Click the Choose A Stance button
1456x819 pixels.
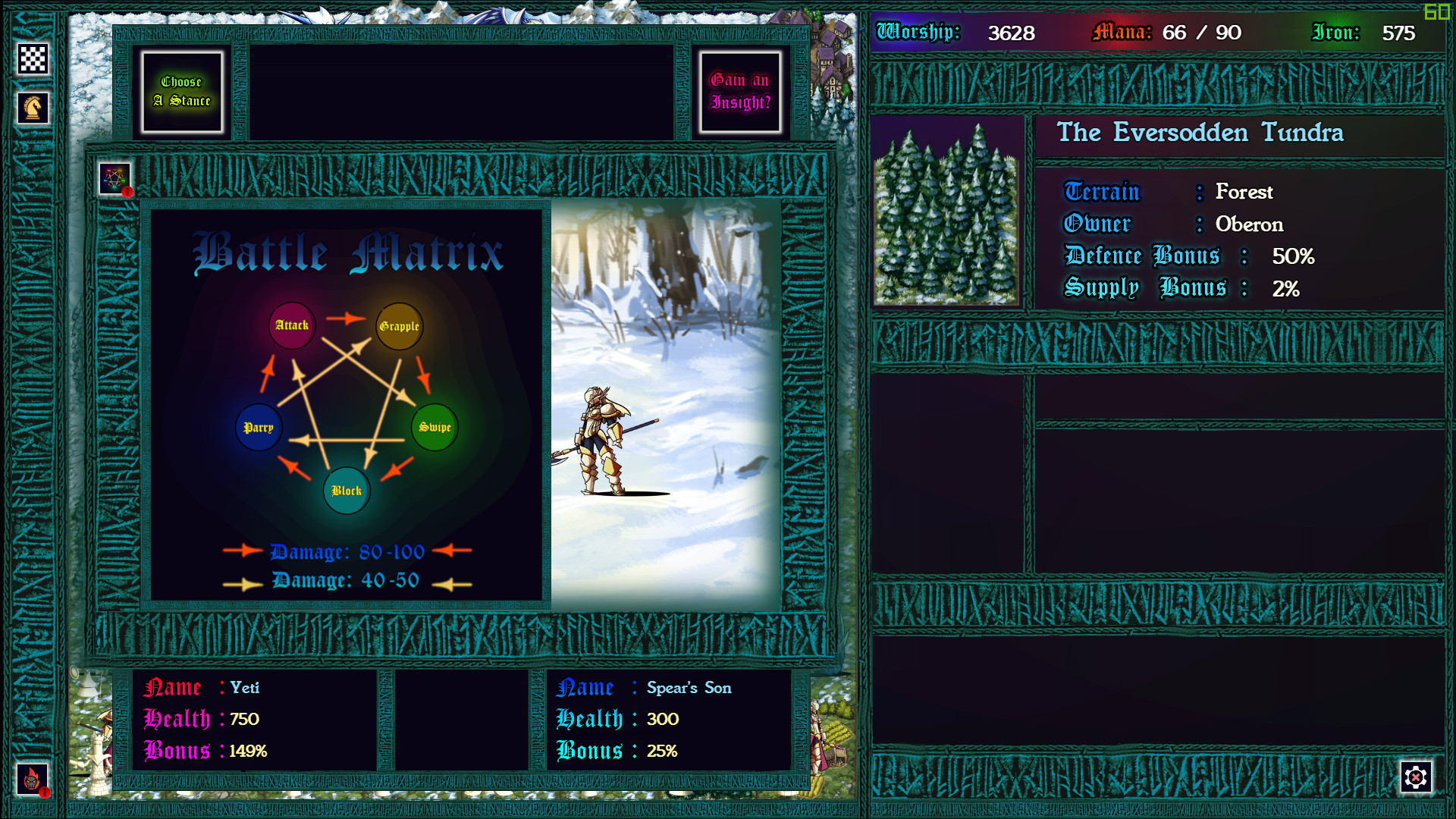(x=182, y=91)
